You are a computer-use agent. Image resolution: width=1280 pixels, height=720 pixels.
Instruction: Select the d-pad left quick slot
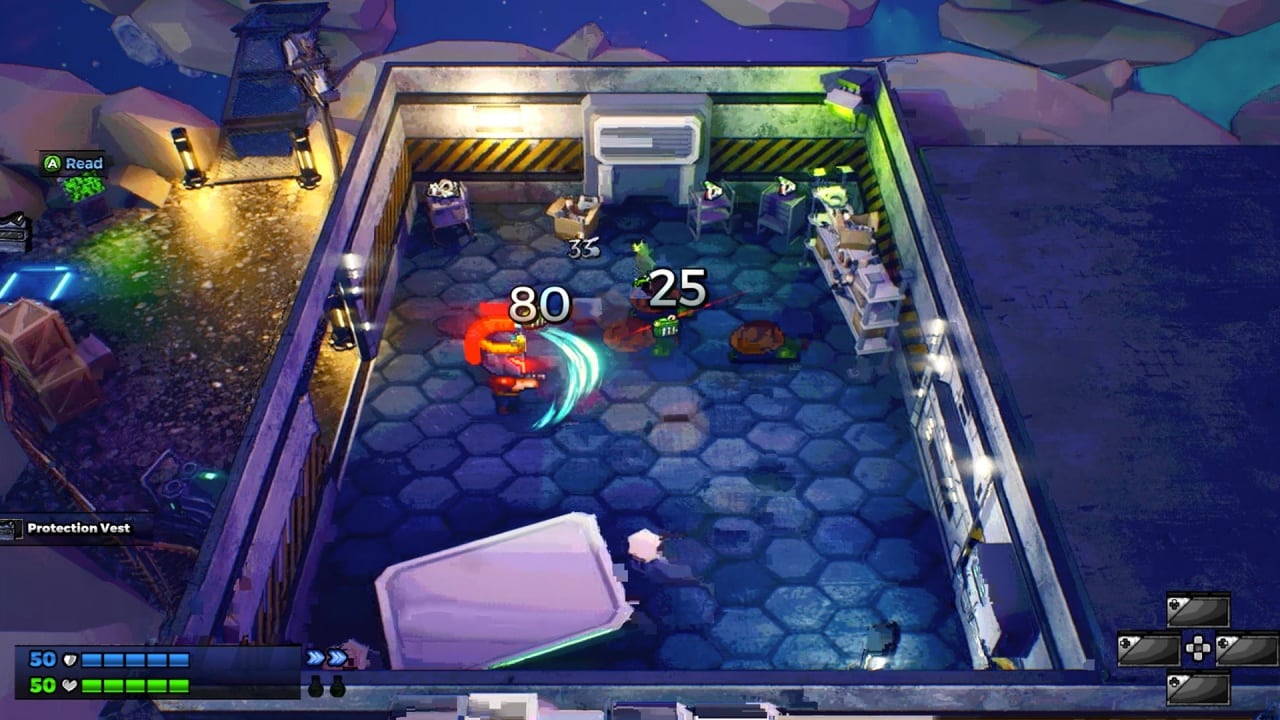point(1149,650)
